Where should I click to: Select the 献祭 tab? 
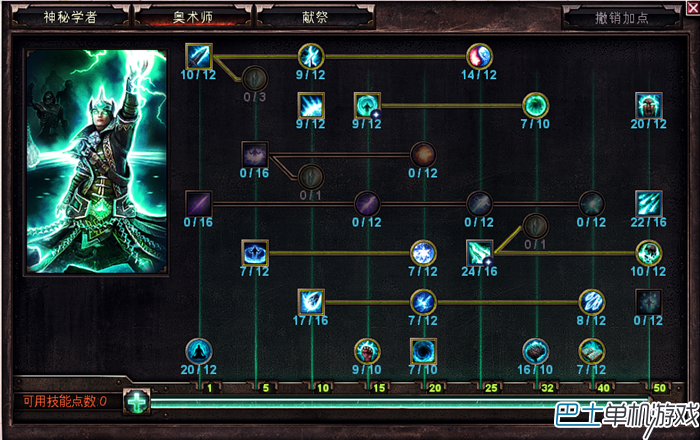pos(314,18)
